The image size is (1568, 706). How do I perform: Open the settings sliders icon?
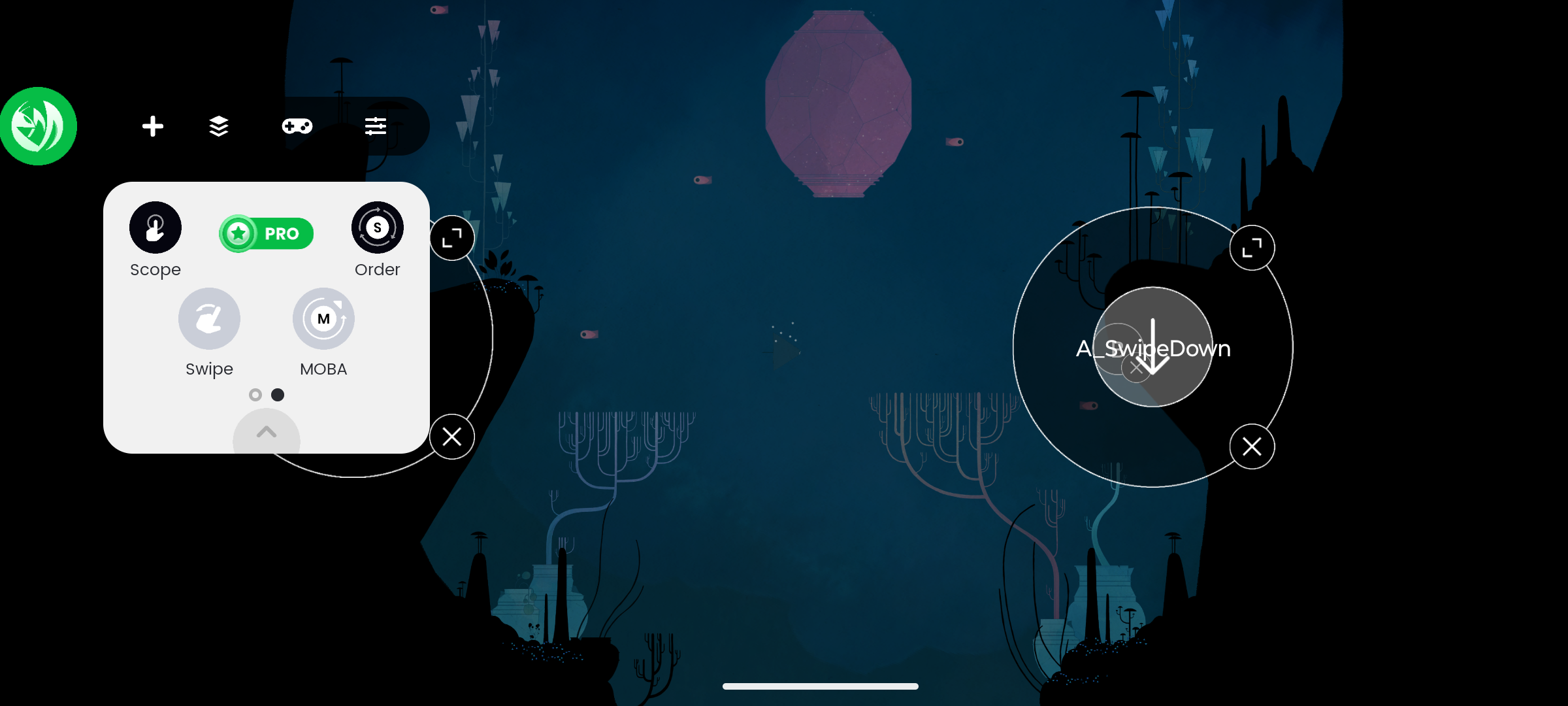[375, 126]
